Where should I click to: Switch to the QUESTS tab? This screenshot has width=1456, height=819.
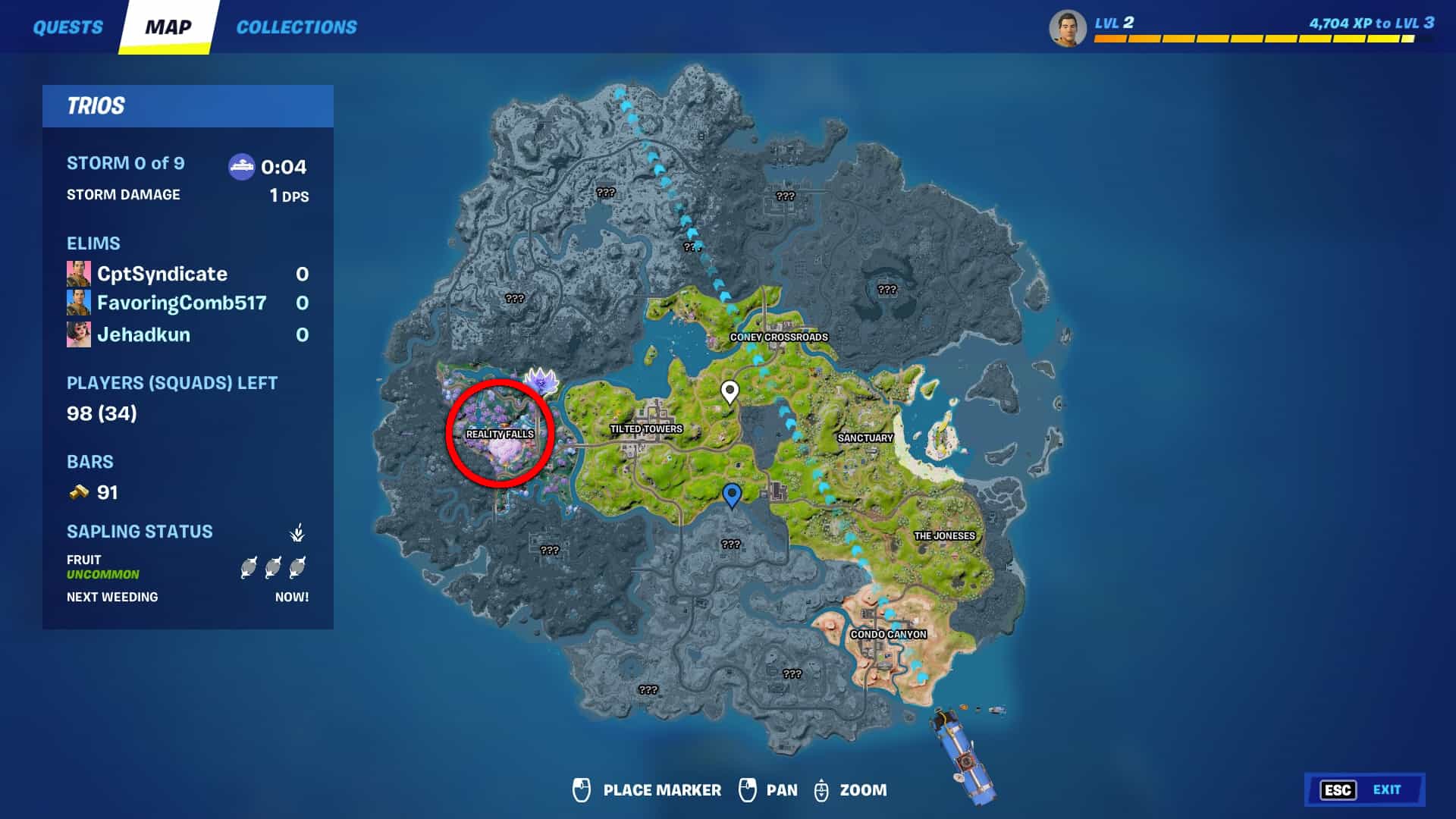click(x=67, y=27)
